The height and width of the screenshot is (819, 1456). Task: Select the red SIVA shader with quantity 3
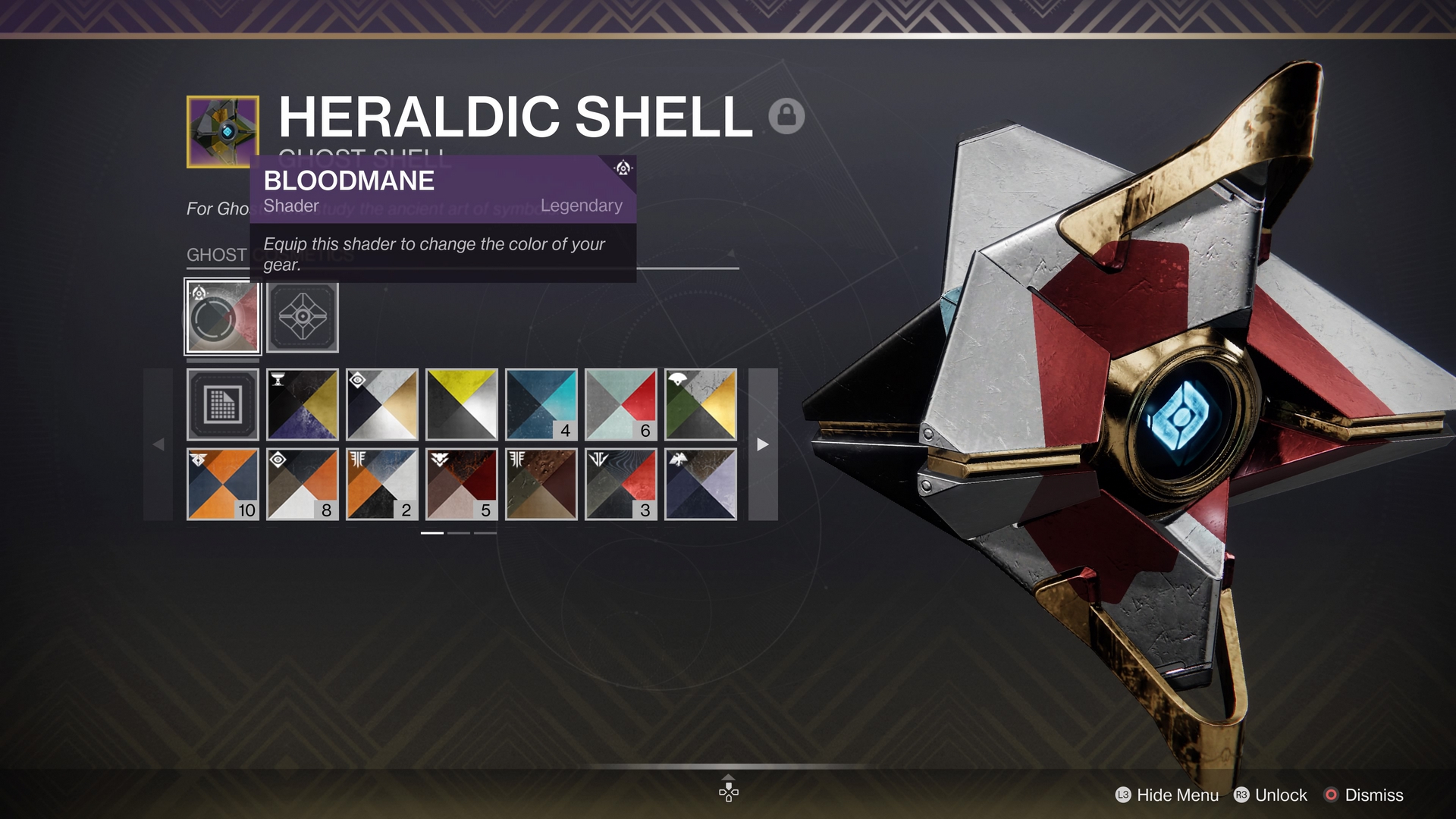(x=620, y=483)
